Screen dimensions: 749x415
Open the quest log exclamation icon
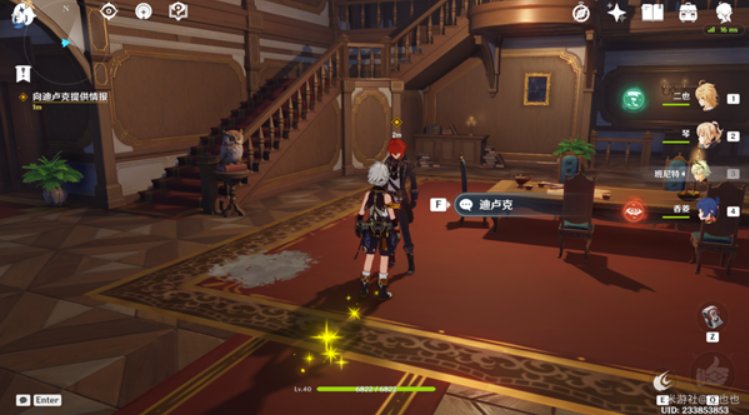pos(23,73)
